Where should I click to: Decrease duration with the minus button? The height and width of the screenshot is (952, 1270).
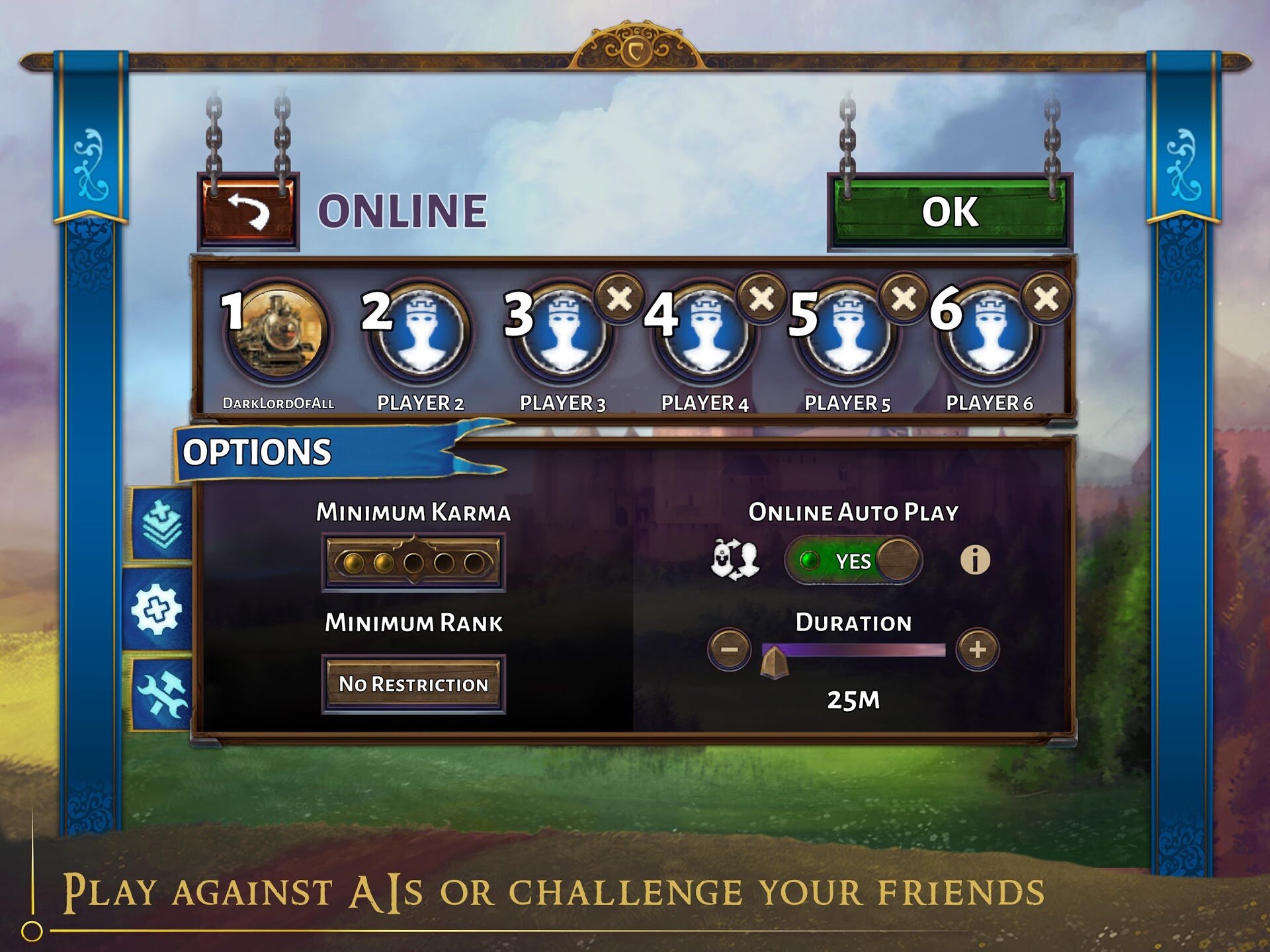[729, 650]
